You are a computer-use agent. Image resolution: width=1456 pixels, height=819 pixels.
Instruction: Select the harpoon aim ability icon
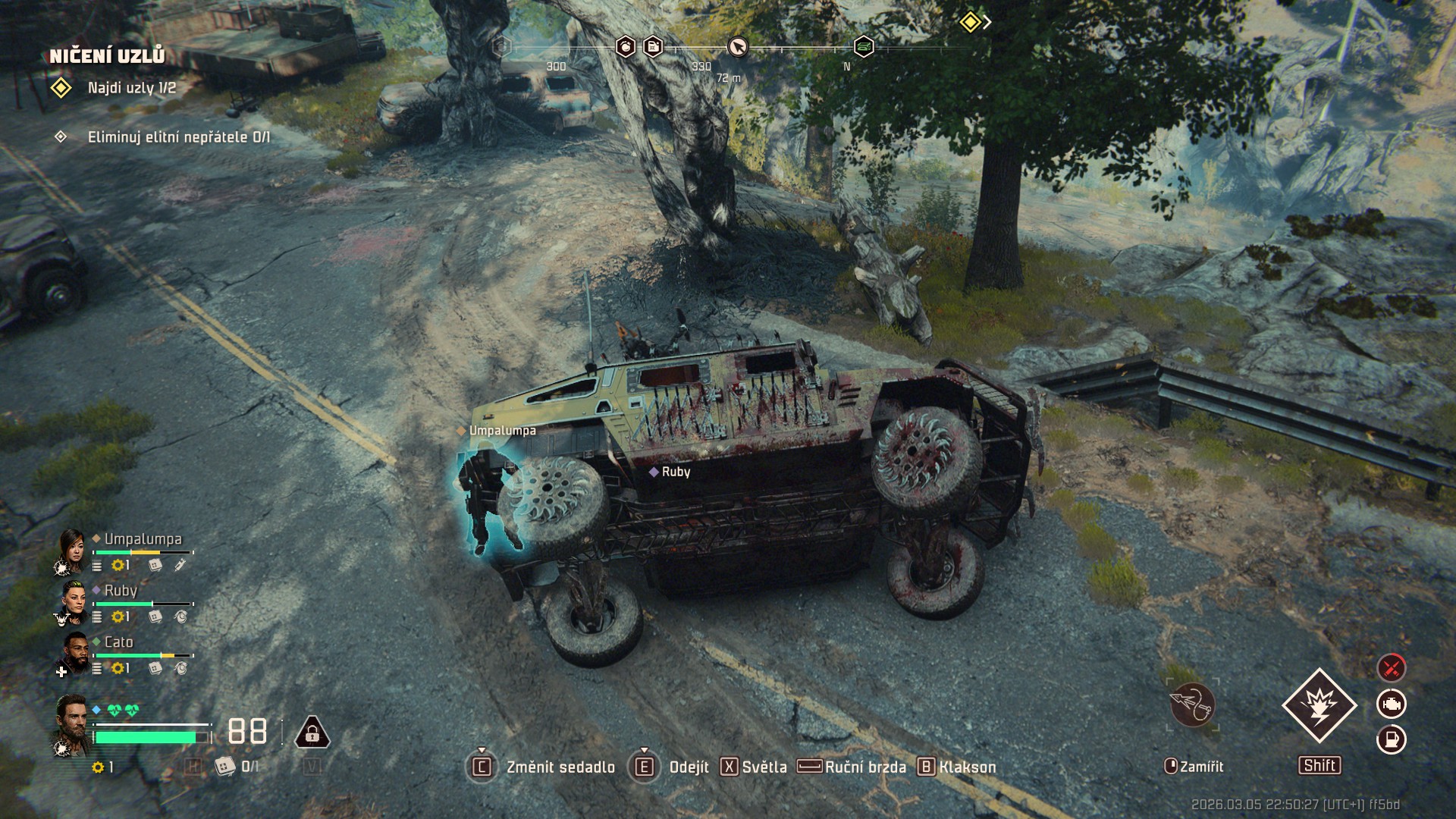(1192, 704)
